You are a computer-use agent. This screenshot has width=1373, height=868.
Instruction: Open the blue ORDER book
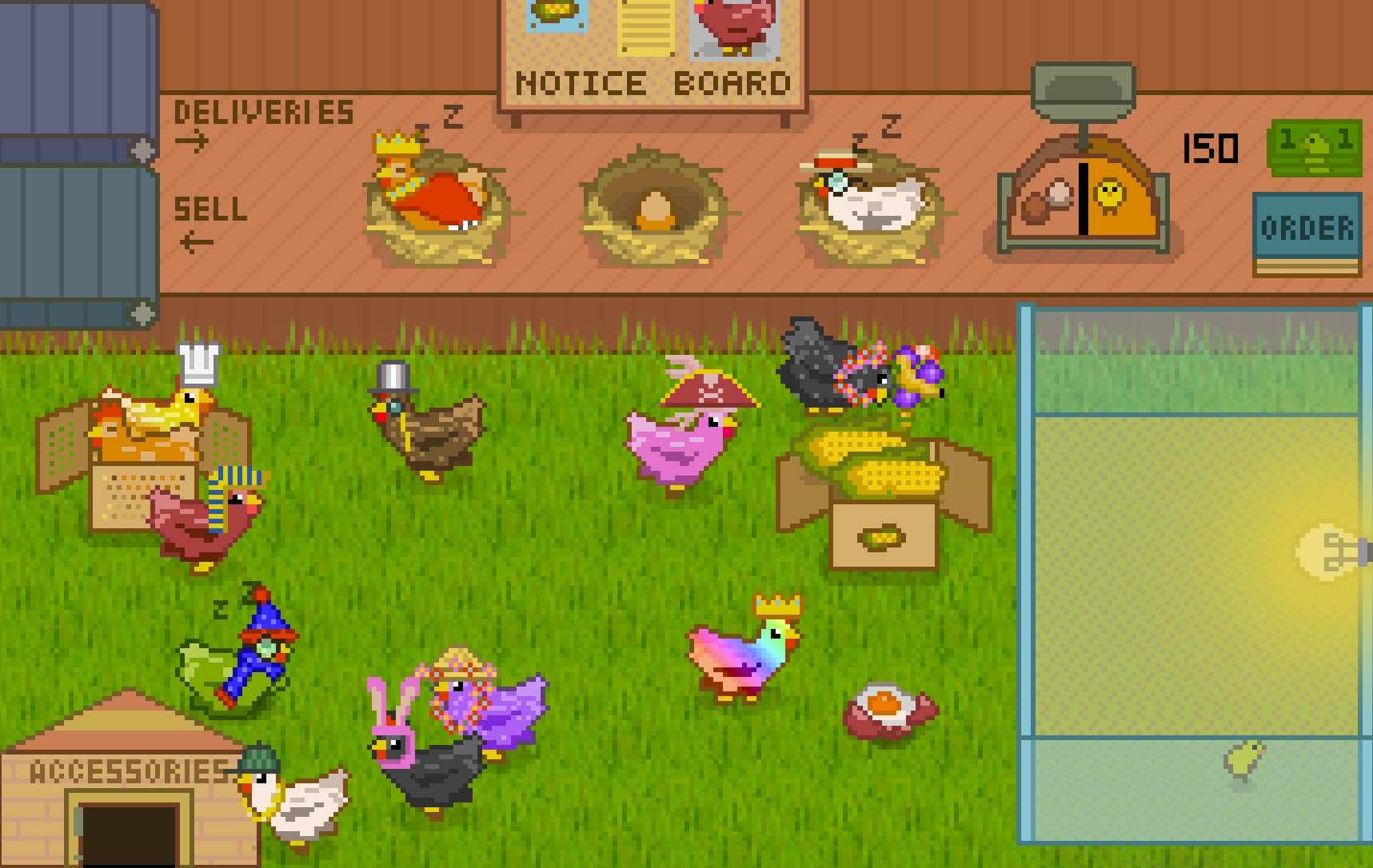1310,228
